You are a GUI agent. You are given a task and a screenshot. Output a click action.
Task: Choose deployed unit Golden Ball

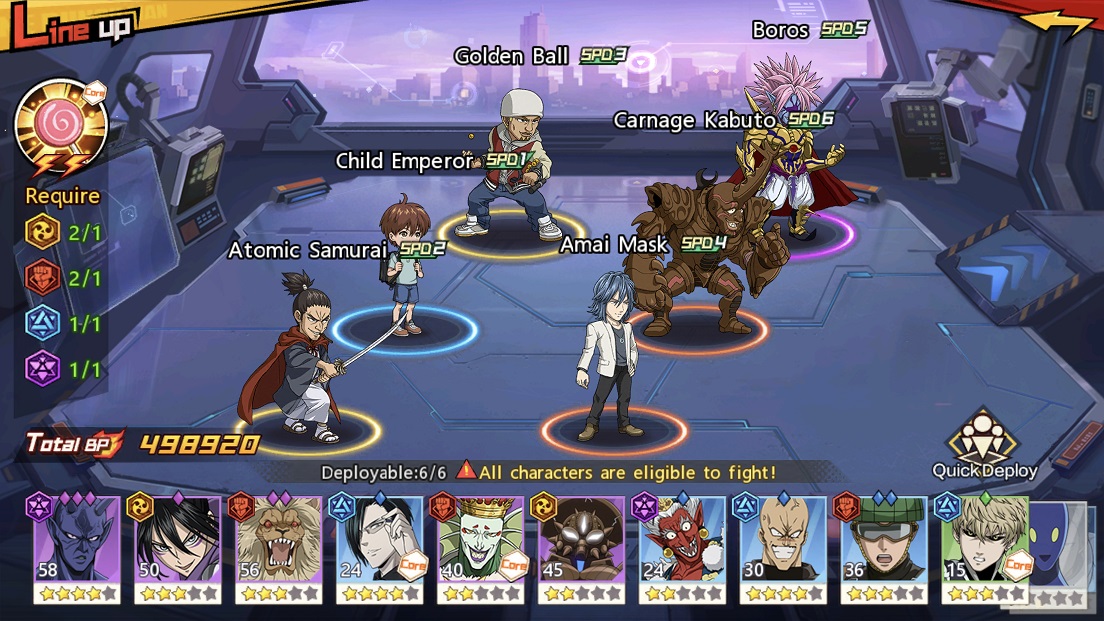point(511,170)
